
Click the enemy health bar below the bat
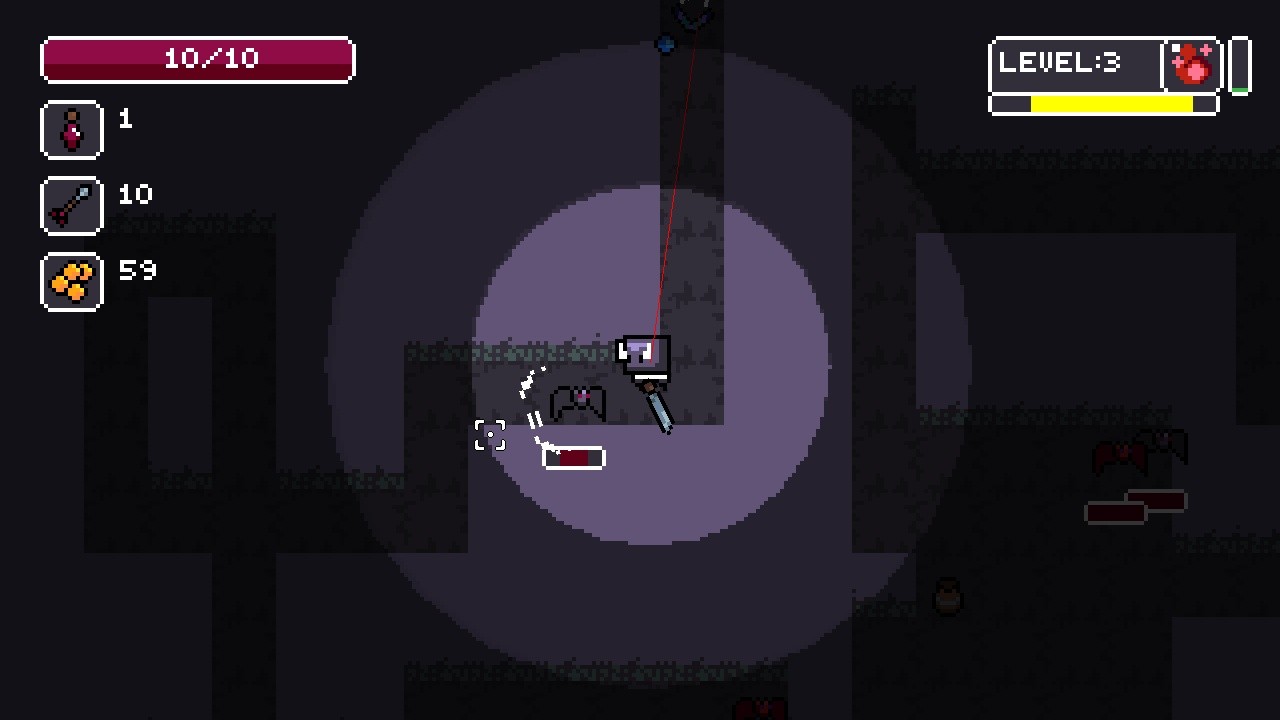[x=572, y=457]
